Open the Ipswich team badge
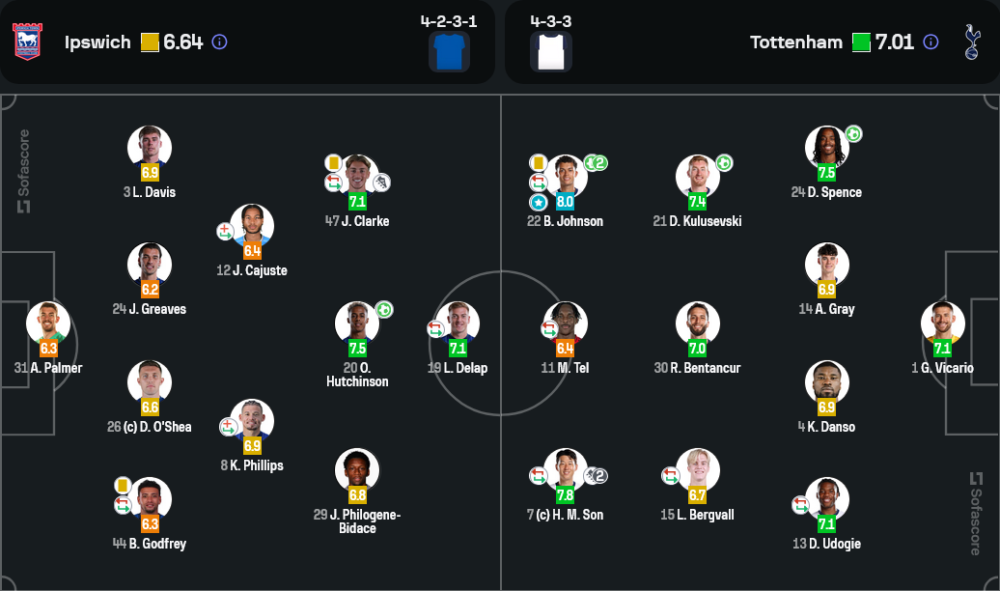 27,42
